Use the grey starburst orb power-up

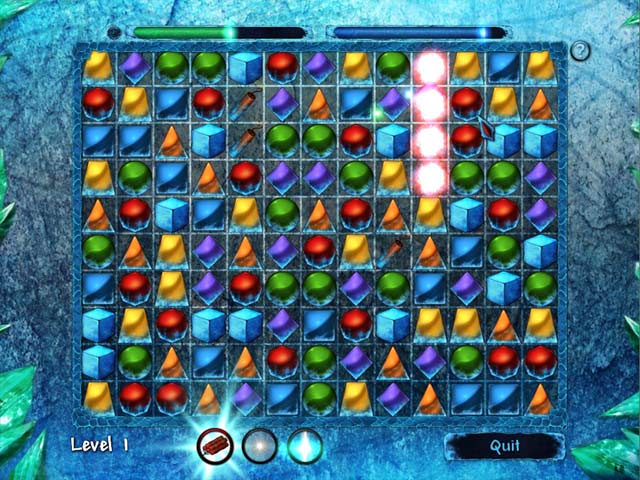click(260, 445)
